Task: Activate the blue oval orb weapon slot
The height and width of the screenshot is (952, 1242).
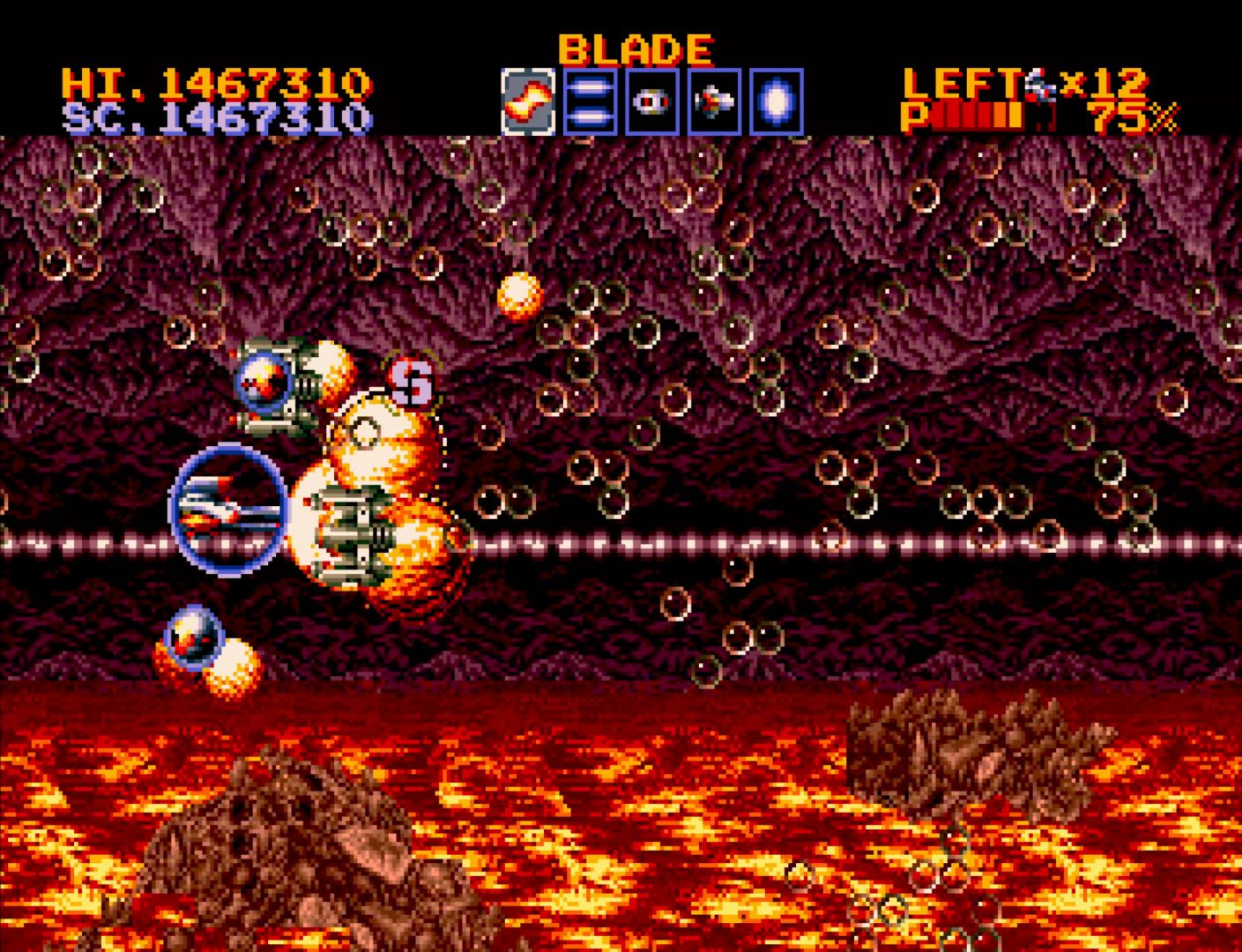Action: pyautogui.click(x=777, y=101)
